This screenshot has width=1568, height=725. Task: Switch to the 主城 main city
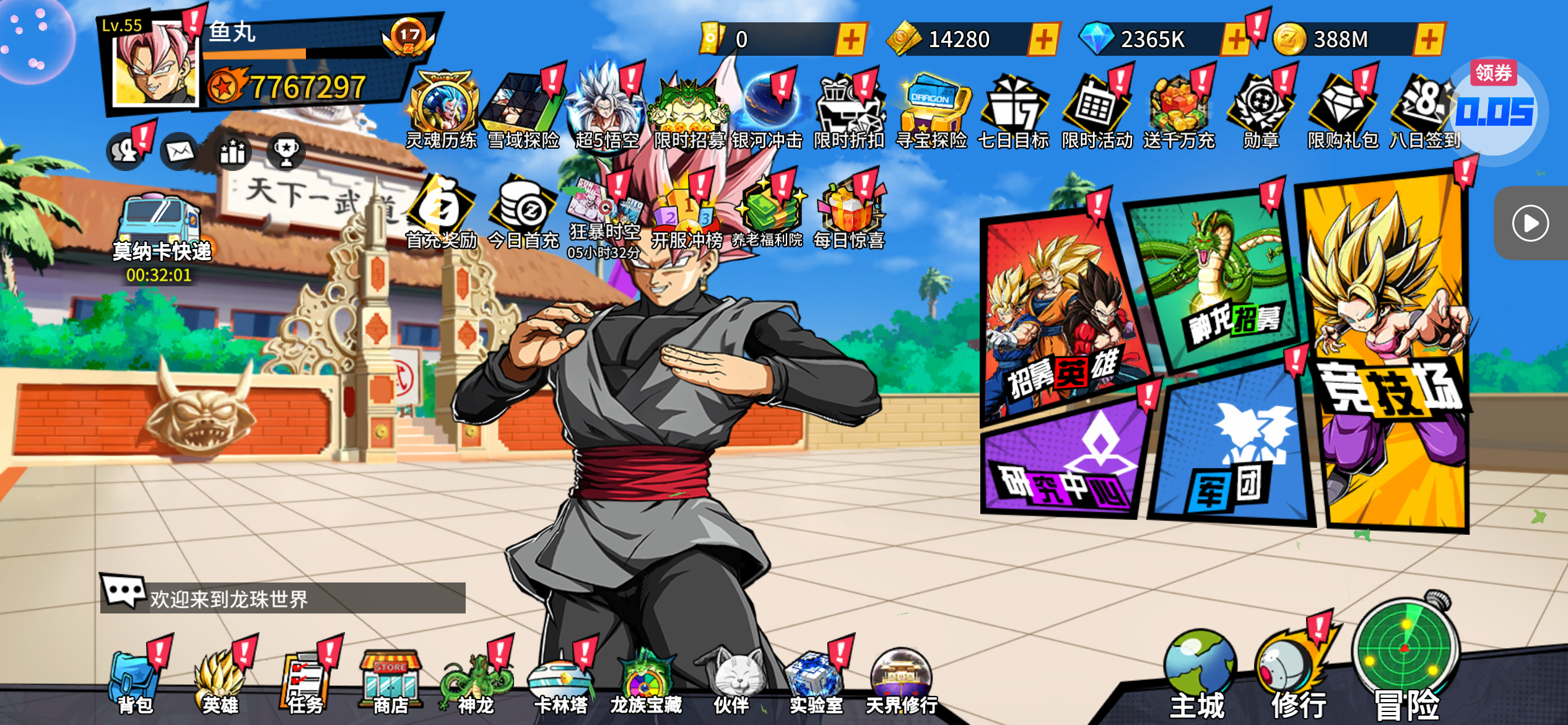(1198, 675)
